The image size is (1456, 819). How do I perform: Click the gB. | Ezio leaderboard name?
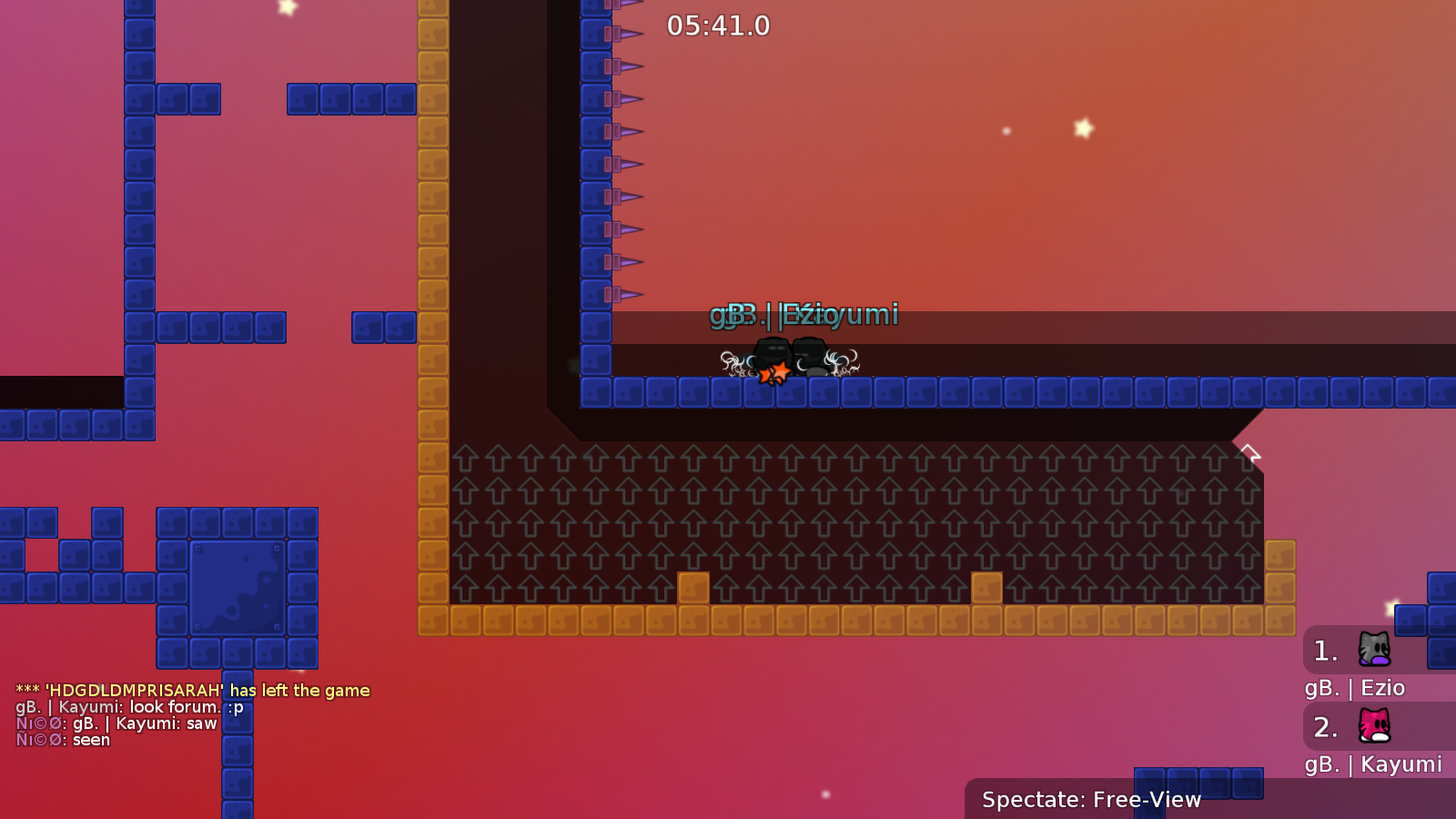tap(1355, 689)
